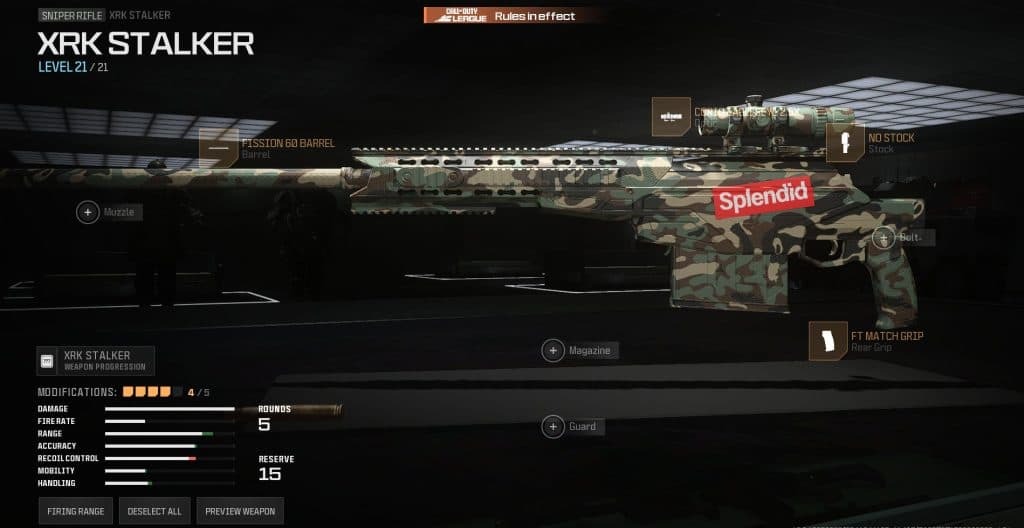
Task: Choose Preview Weapon
Action: [x=240, y=511]
